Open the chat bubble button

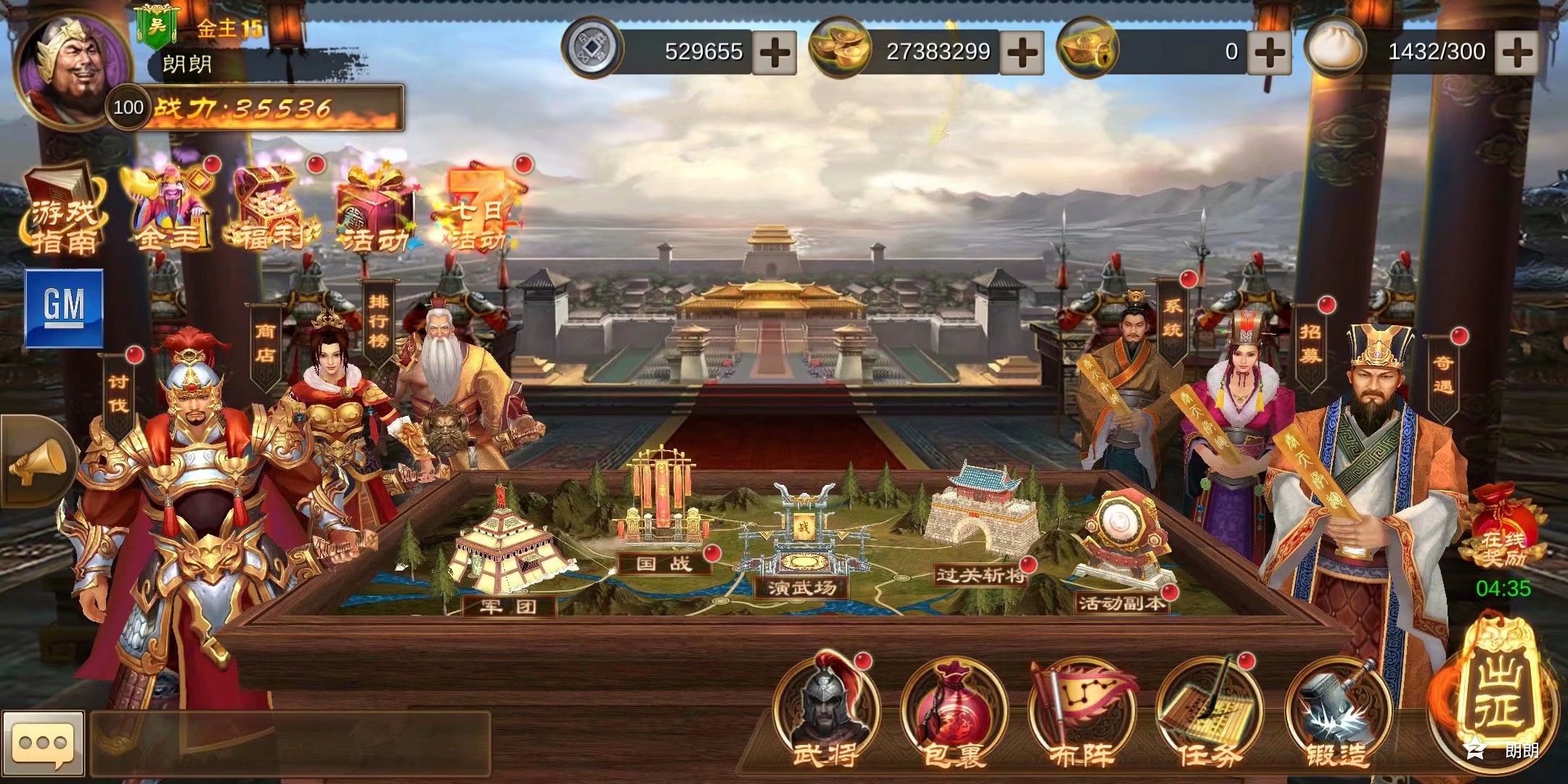click(44, 744)
